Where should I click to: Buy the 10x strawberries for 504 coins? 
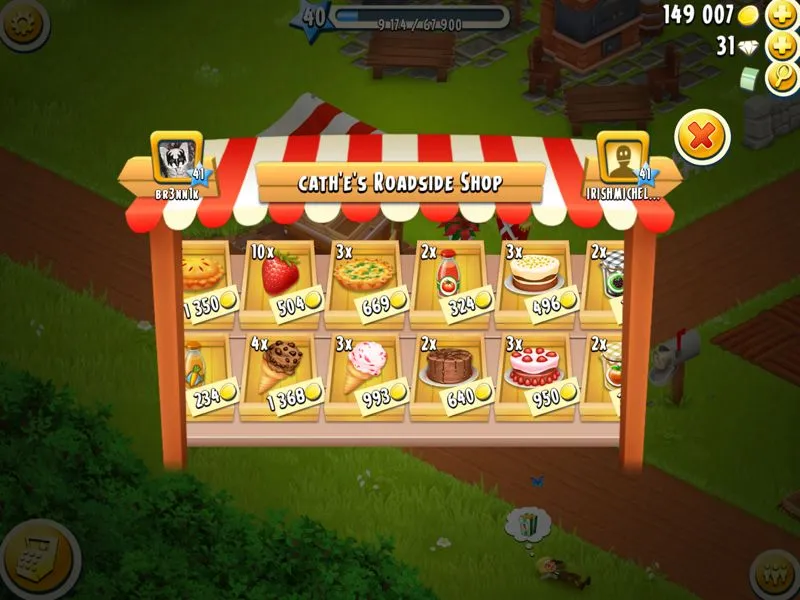click(x=281, y=279)
